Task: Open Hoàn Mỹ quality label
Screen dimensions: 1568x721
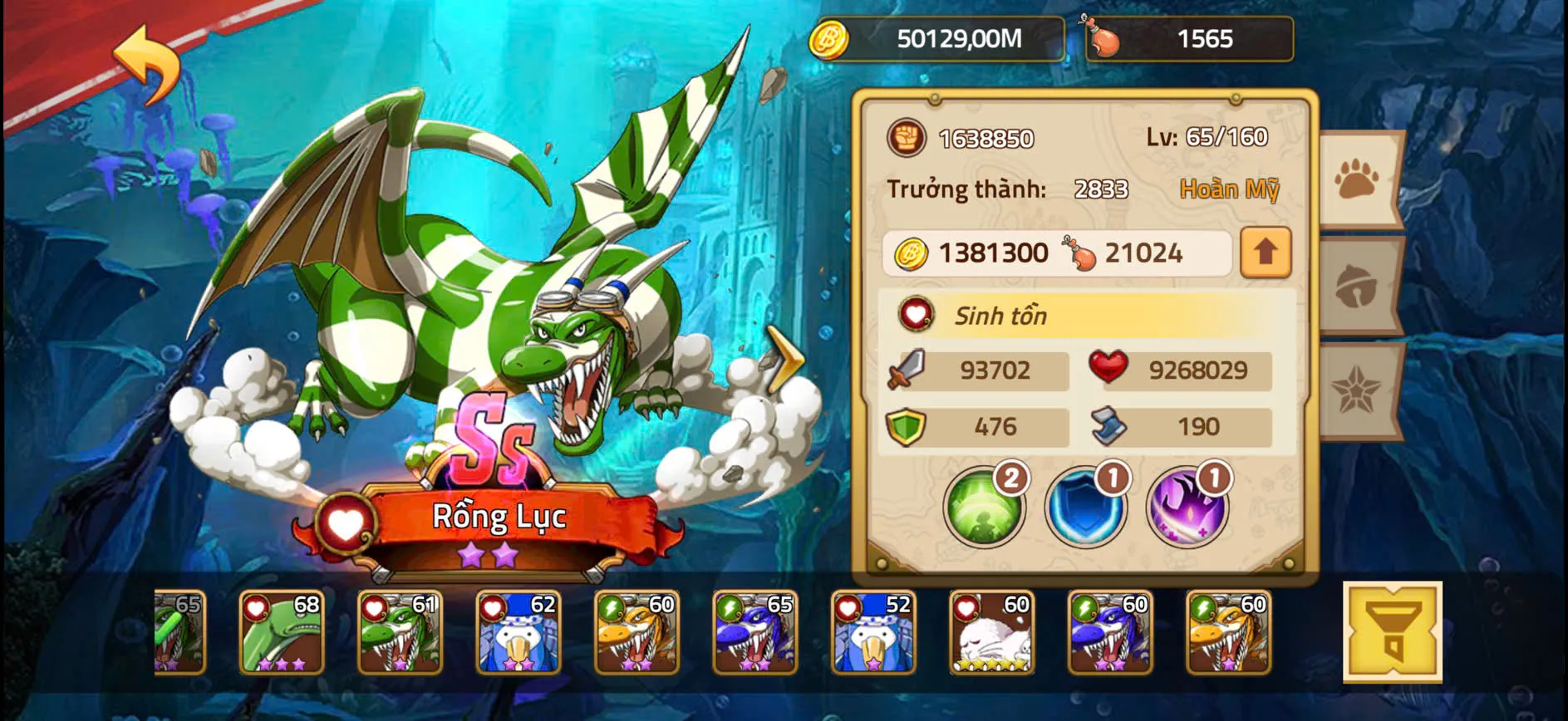Action: click(1230, 189)
